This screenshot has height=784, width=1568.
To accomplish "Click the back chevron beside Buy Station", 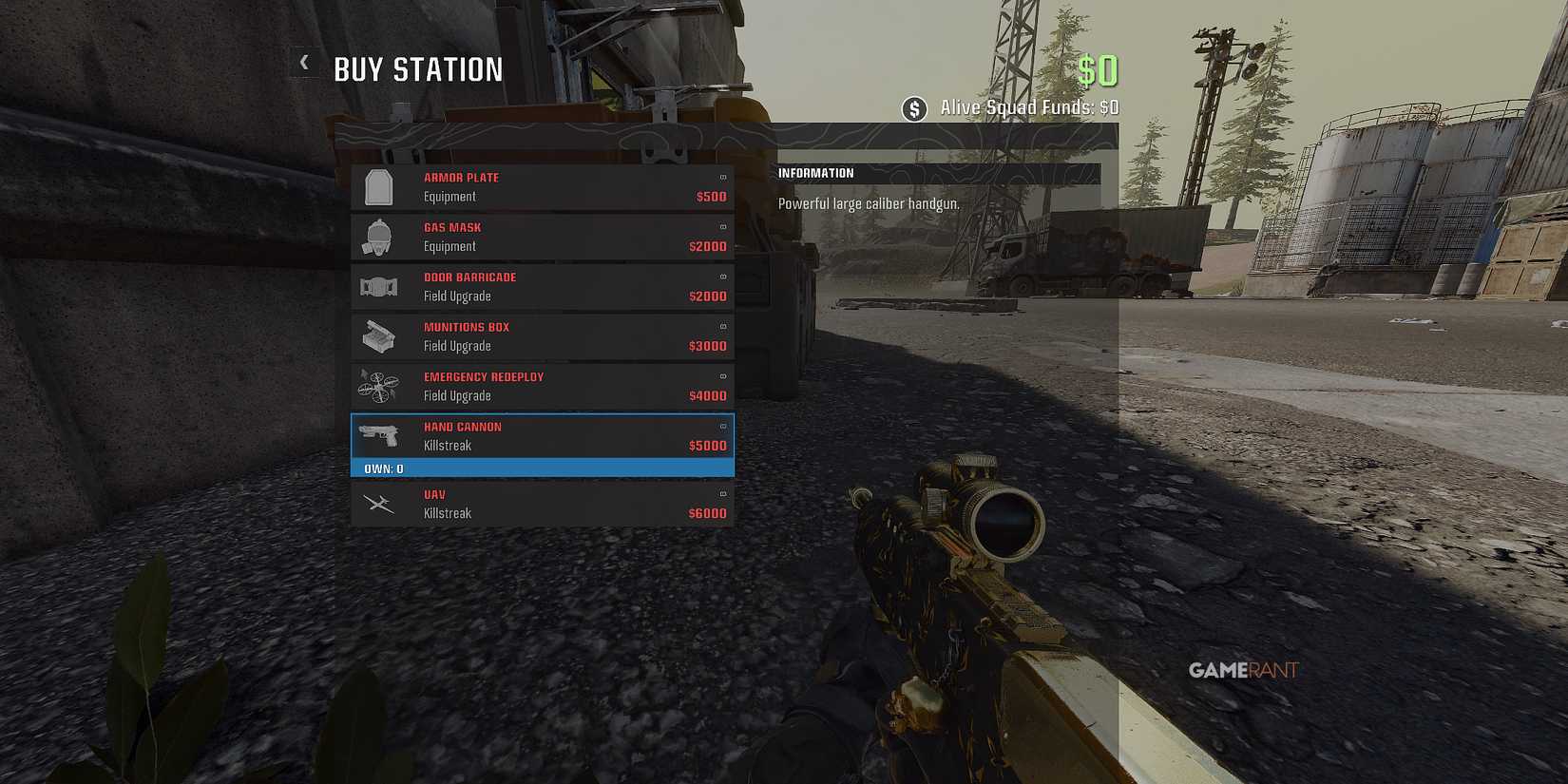I will pos(303,62).
